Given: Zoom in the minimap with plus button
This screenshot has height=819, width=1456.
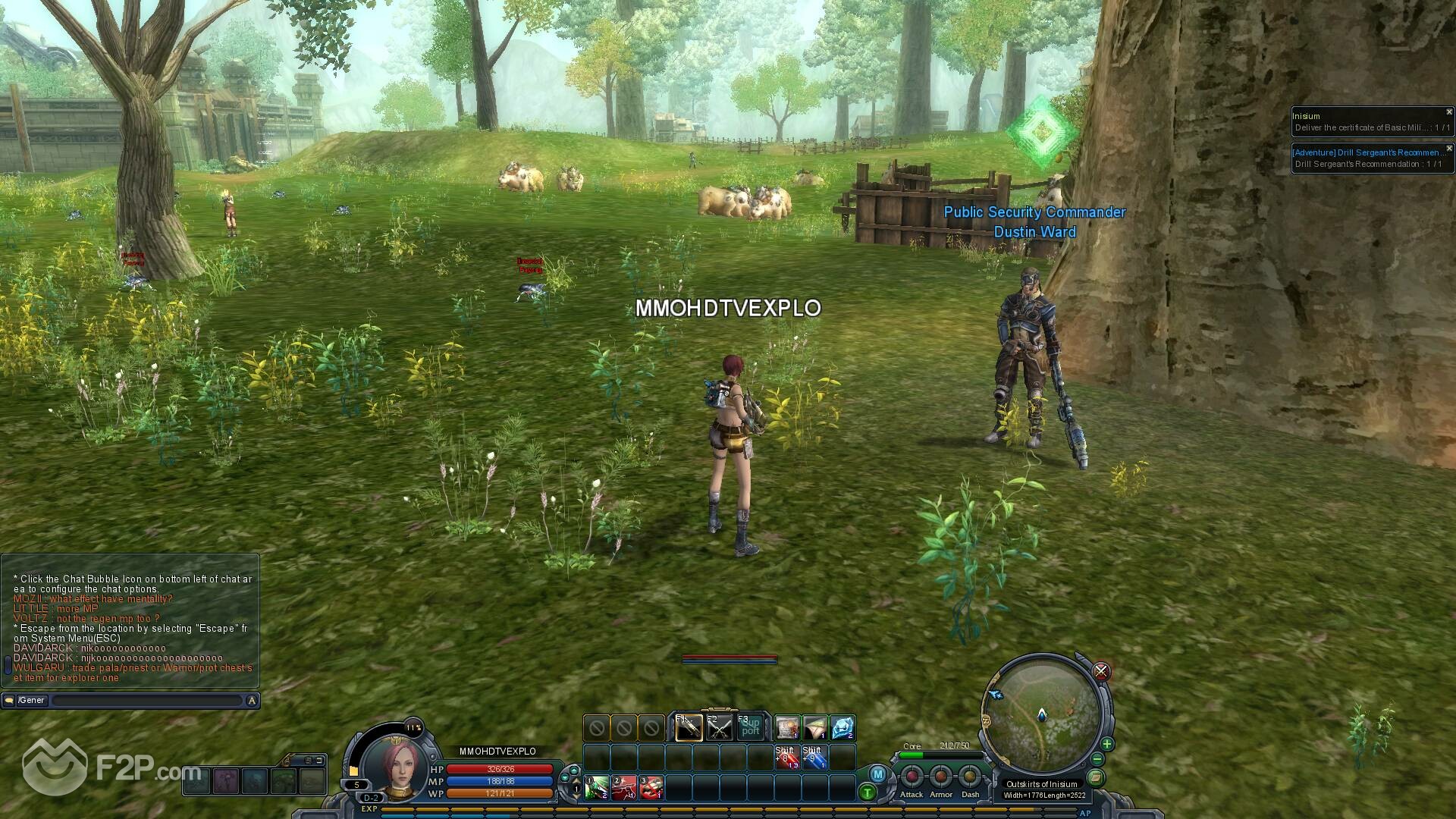Looking at the screenshot, I should (1106, 744).
